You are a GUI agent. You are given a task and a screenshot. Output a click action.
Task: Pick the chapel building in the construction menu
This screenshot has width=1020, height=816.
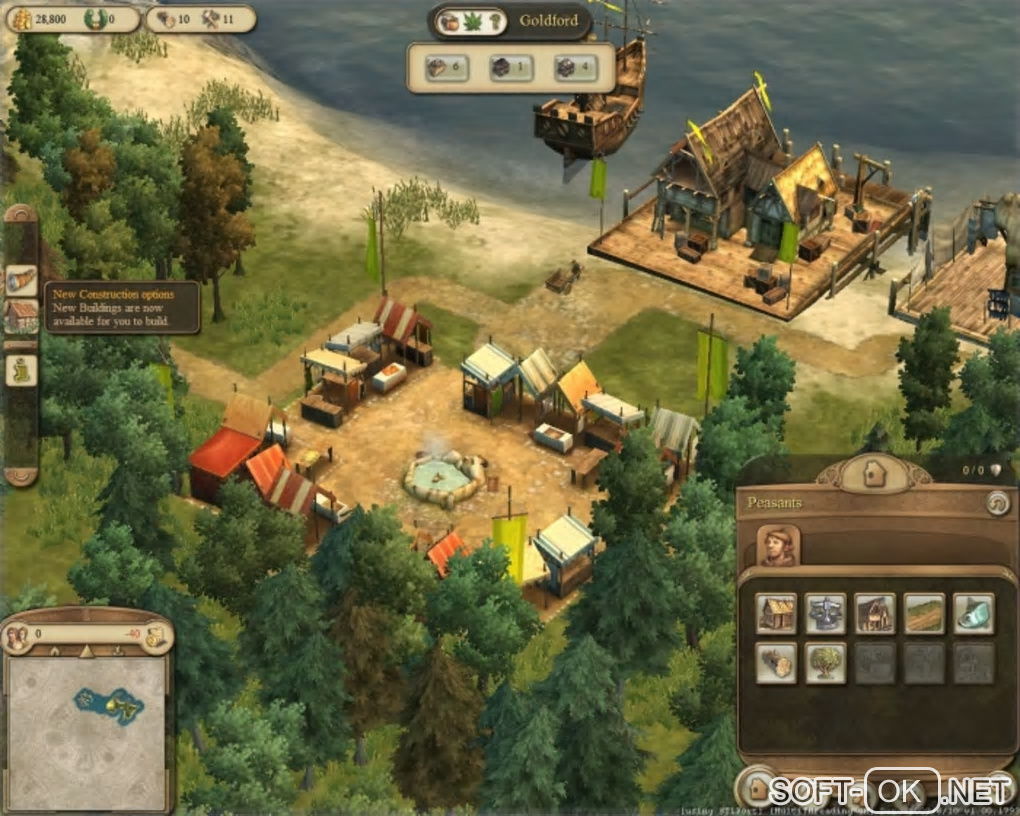coord(875,613)
